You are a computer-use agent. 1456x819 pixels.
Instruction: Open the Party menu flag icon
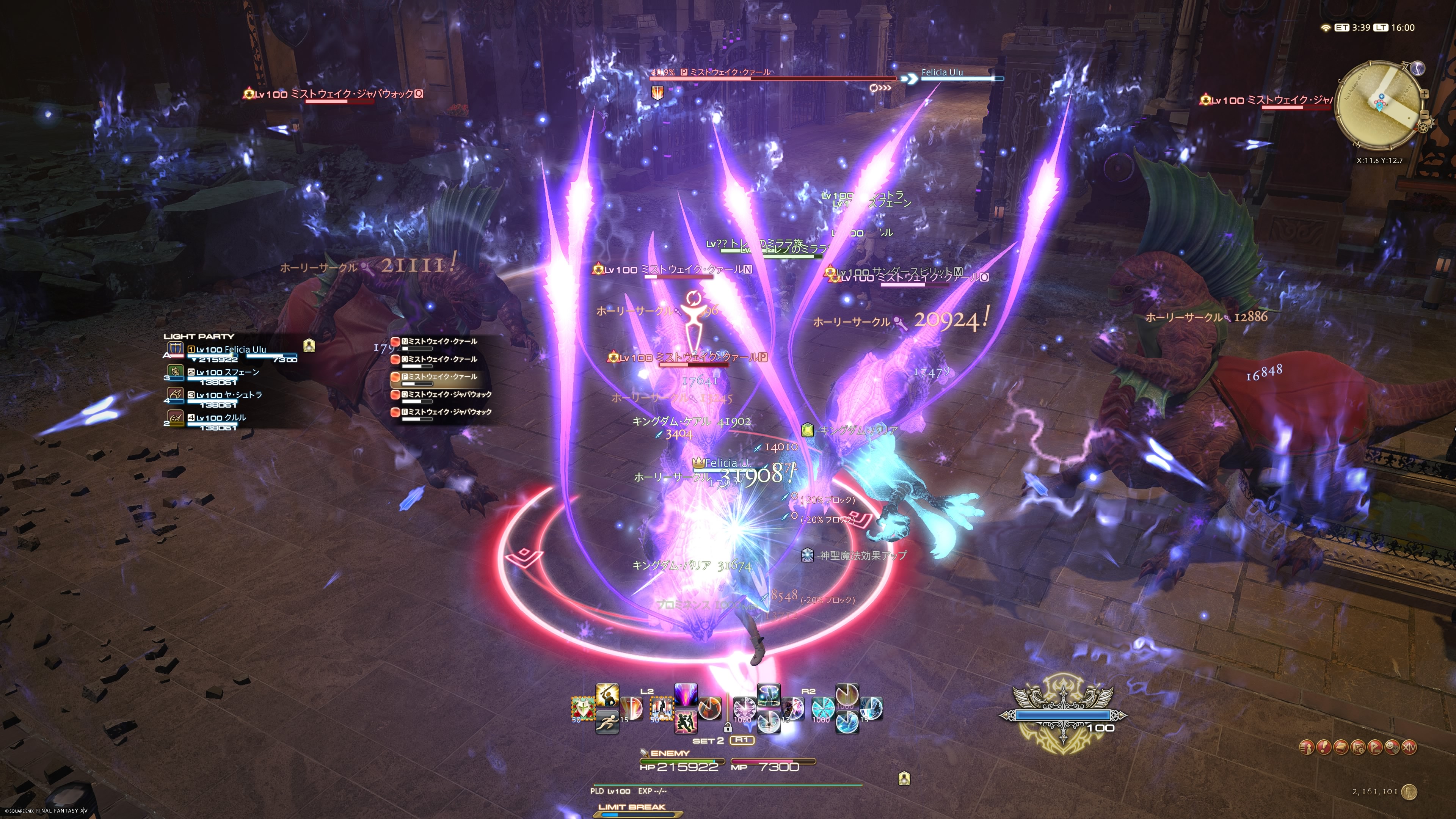[x=1375, y=747]
